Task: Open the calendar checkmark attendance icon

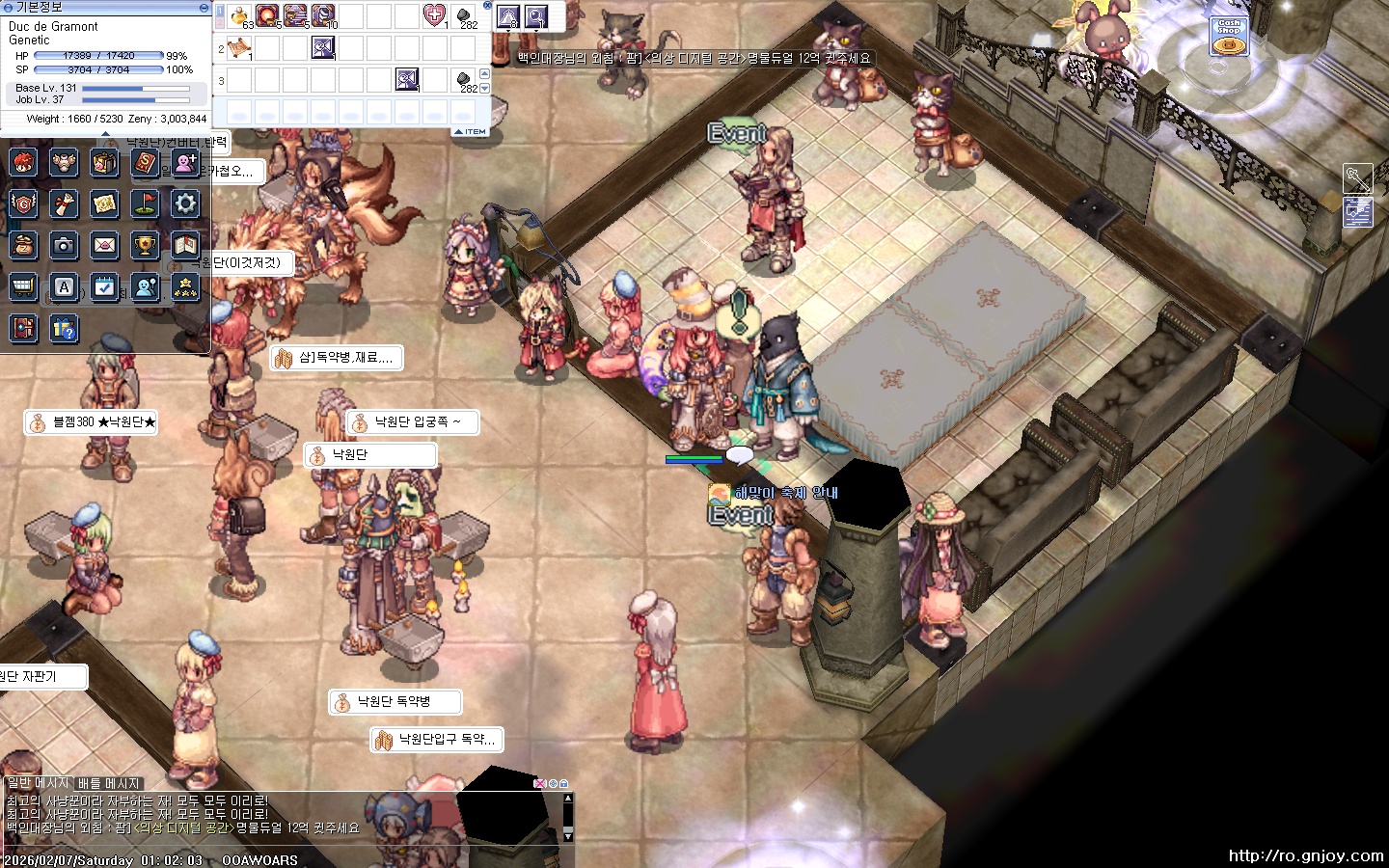Action: pyautogui.click(x=104, y=286)
